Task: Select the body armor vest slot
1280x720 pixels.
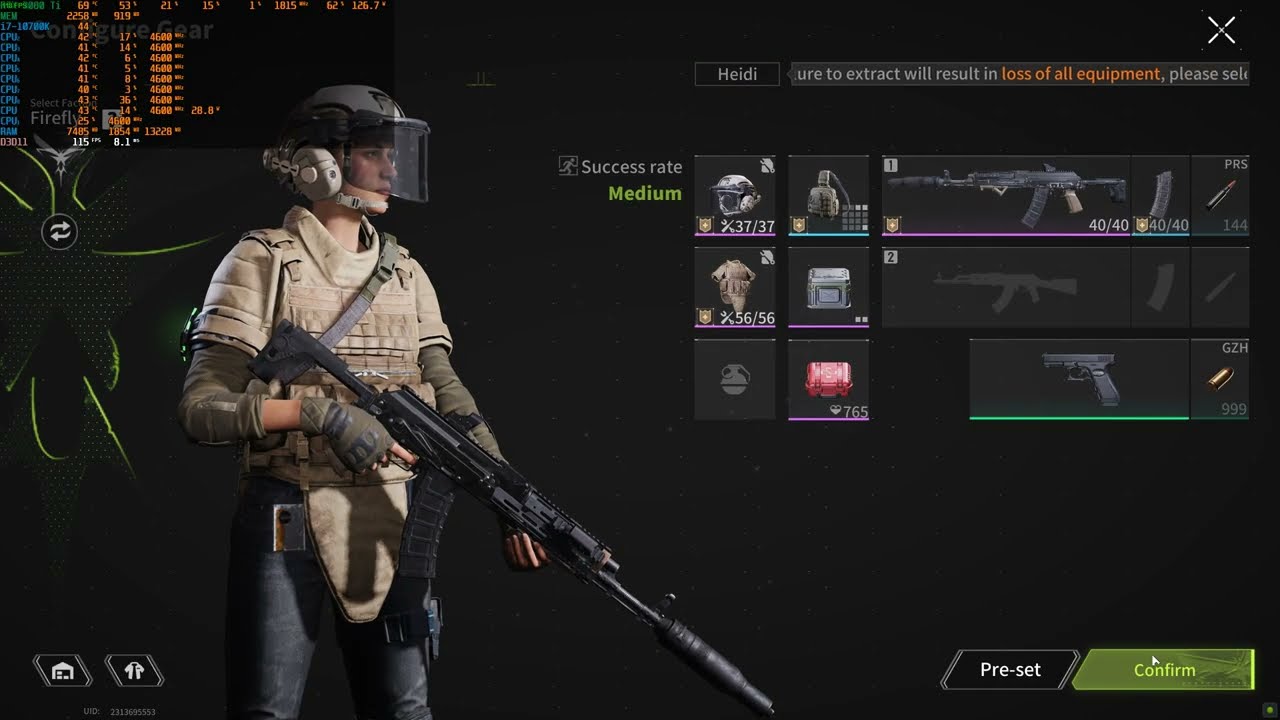Action: [x=735, y=287]
